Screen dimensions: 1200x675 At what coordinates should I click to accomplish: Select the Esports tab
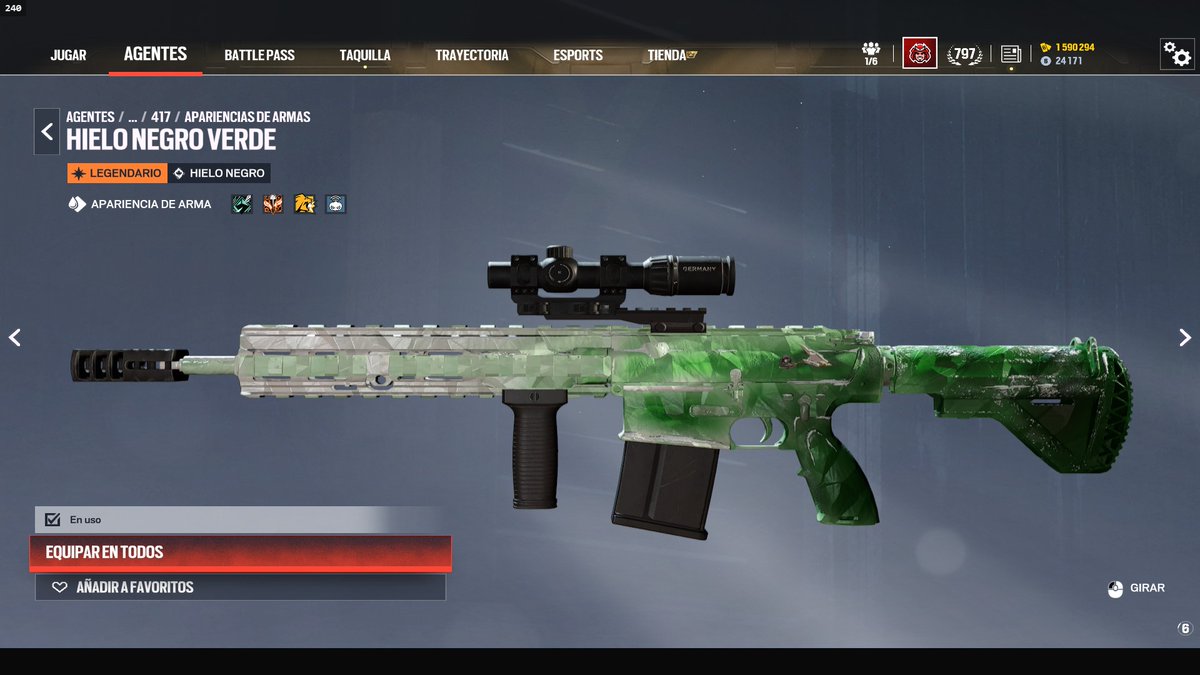pyautogui.click(x=578, y=55)
